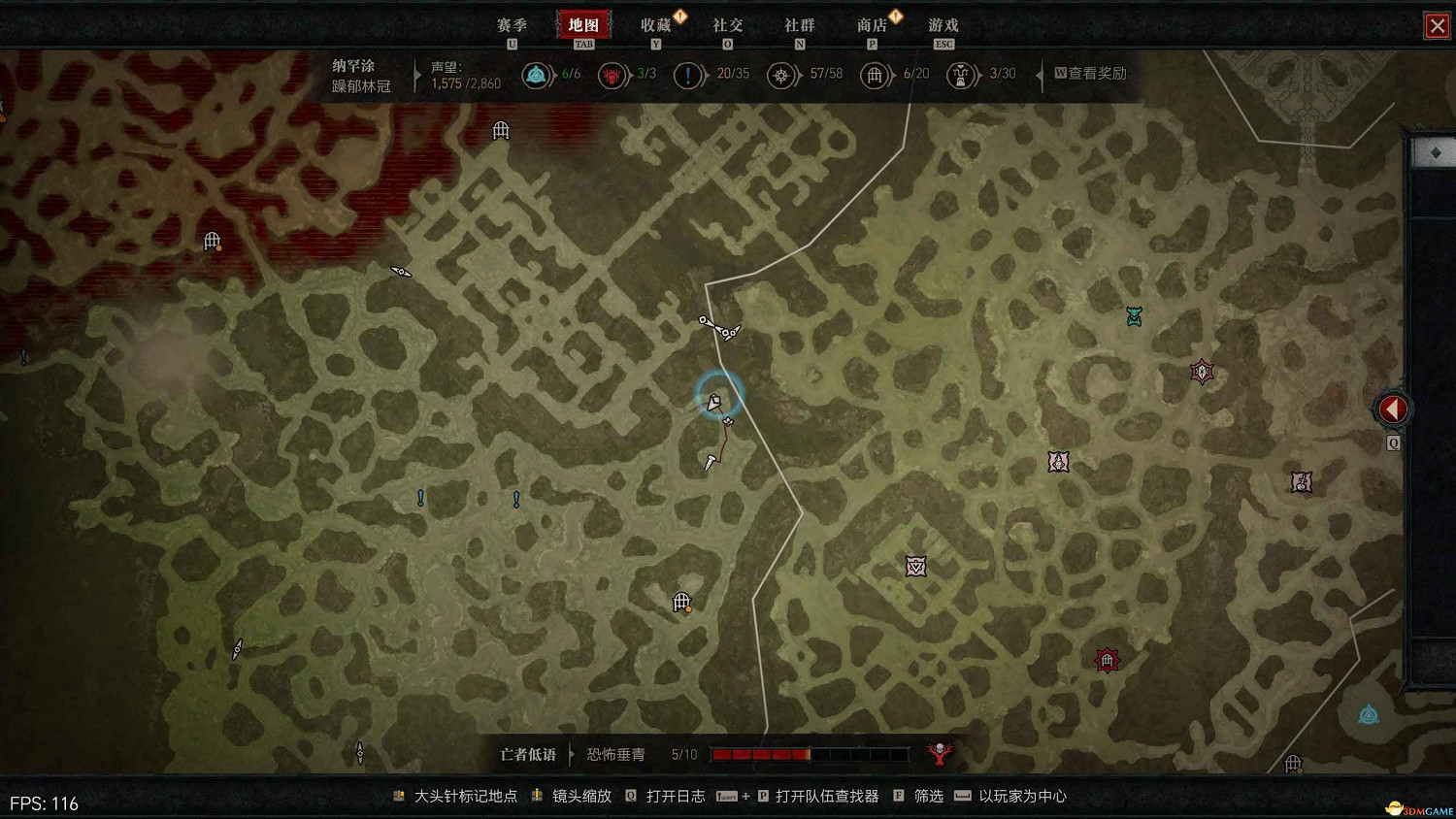Click the 大头针标记地点 pin marker icon

[398, 795]
